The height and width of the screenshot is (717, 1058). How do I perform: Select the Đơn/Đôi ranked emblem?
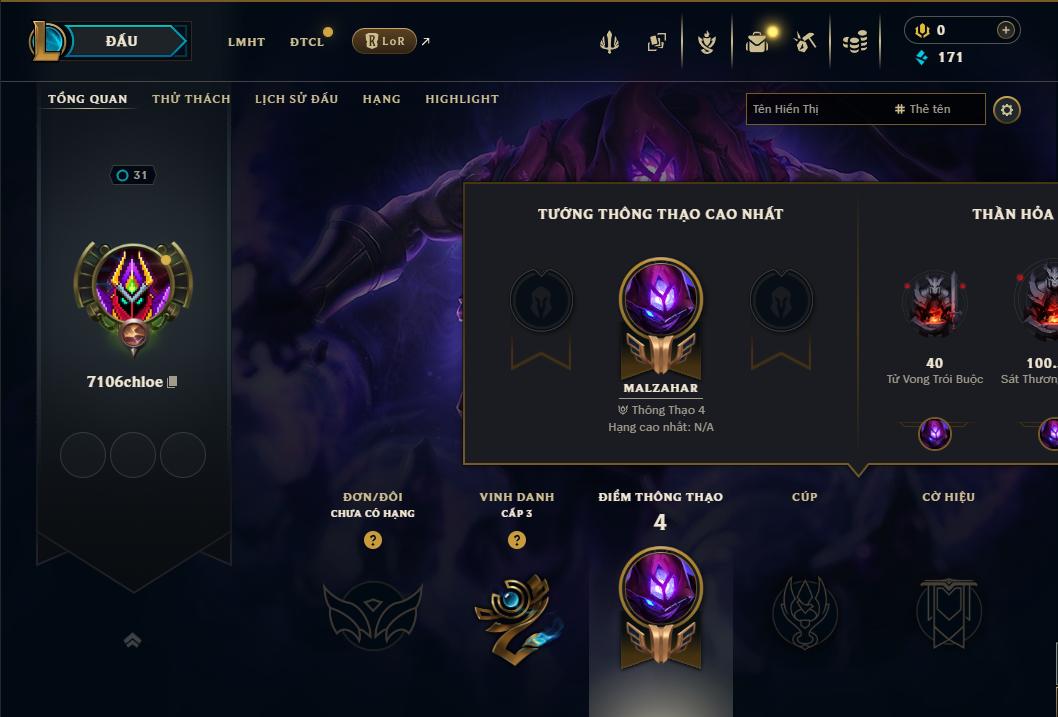coord(372,614)
